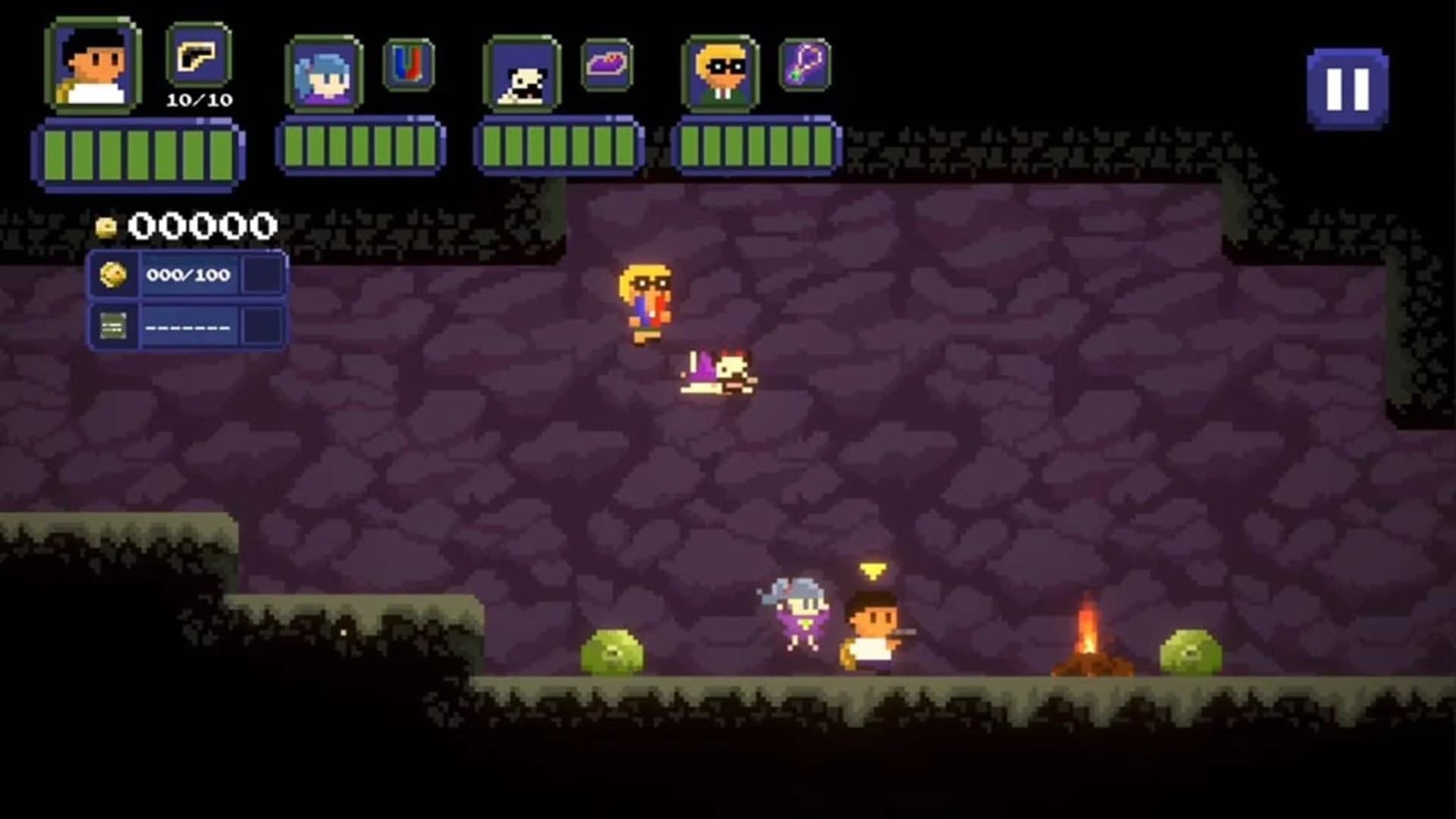Expand the small slot beside the 000/100 counter

[x=262, y=275]
